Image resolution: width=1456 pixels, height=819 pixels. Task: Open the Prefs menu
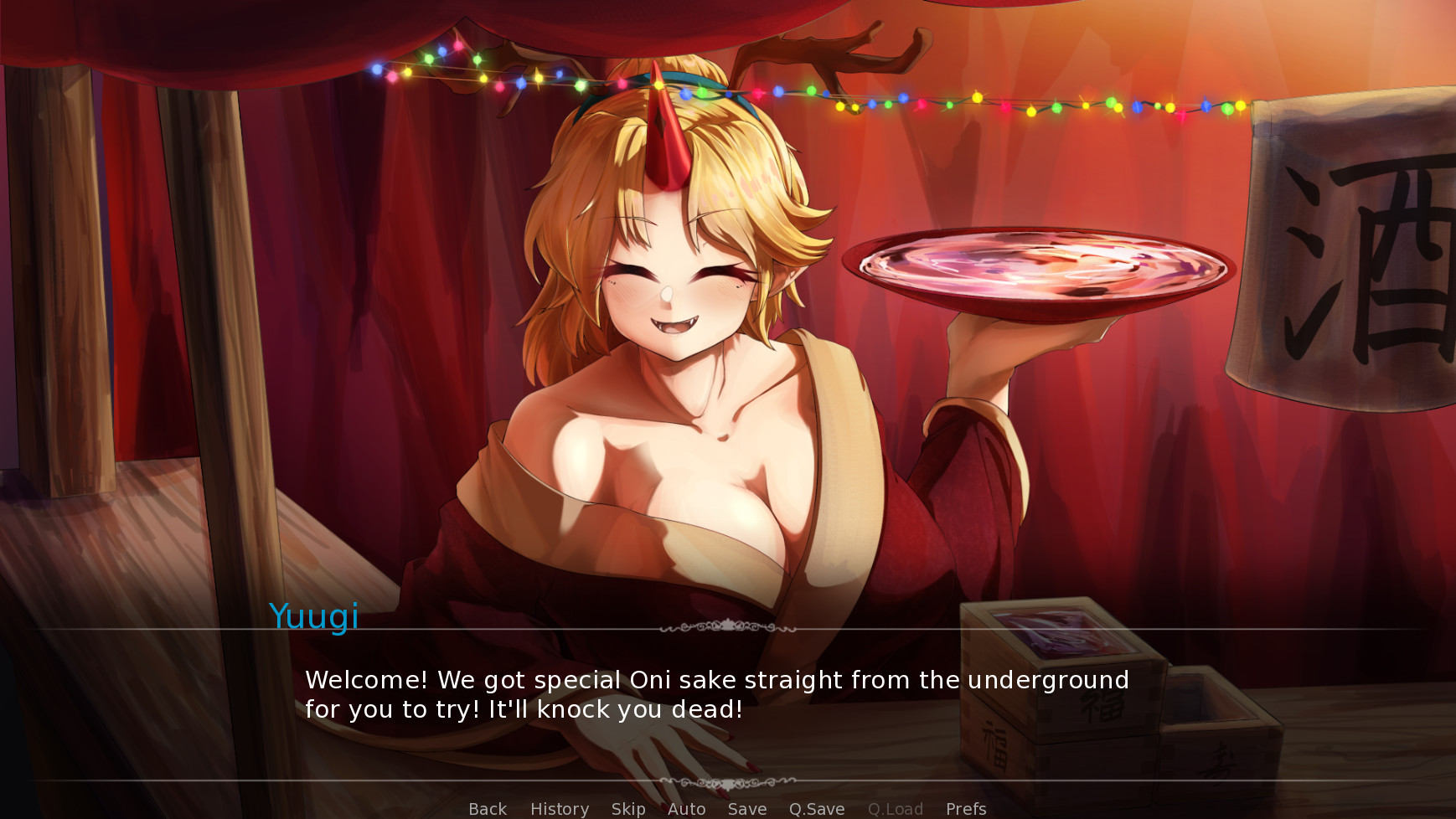(x=965, y=809)
